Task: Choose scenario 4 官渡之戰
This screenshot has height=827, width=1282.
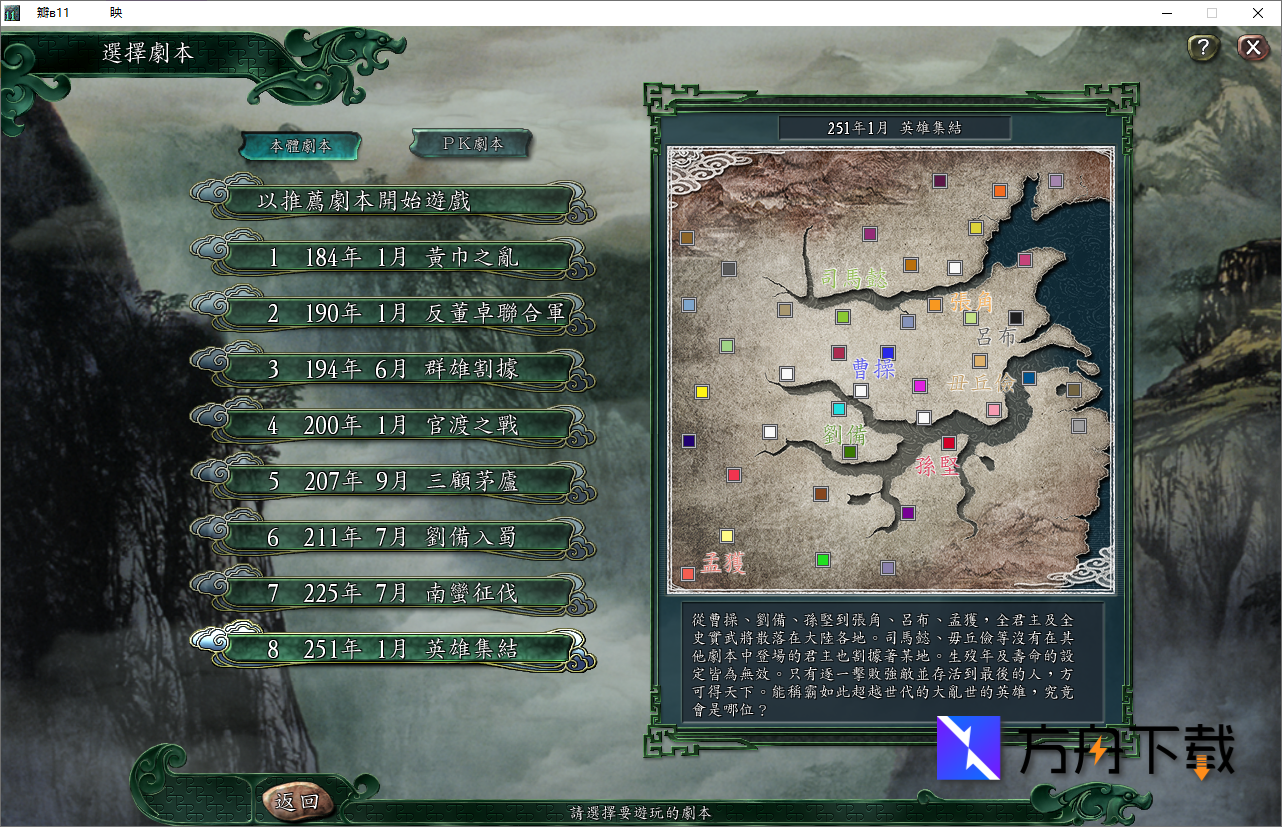Action: point(392,426)
